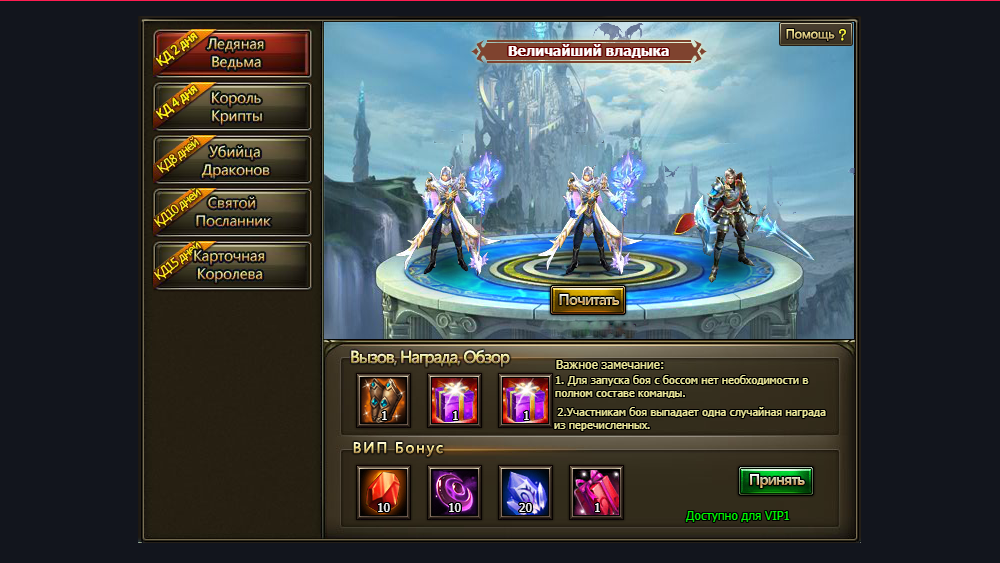Open the Помощь help button
This screenshot has height=563, width=1000.
point(816,35)
